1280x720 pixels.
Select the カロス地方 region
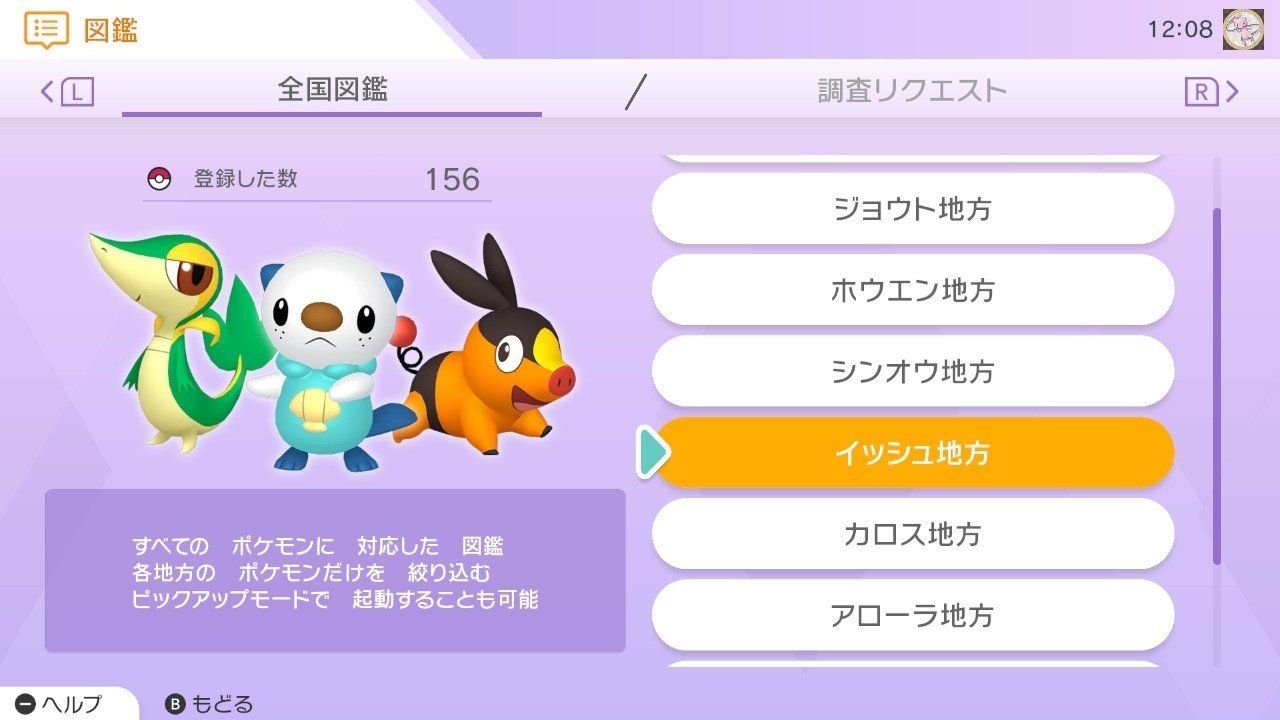point(913,534)
